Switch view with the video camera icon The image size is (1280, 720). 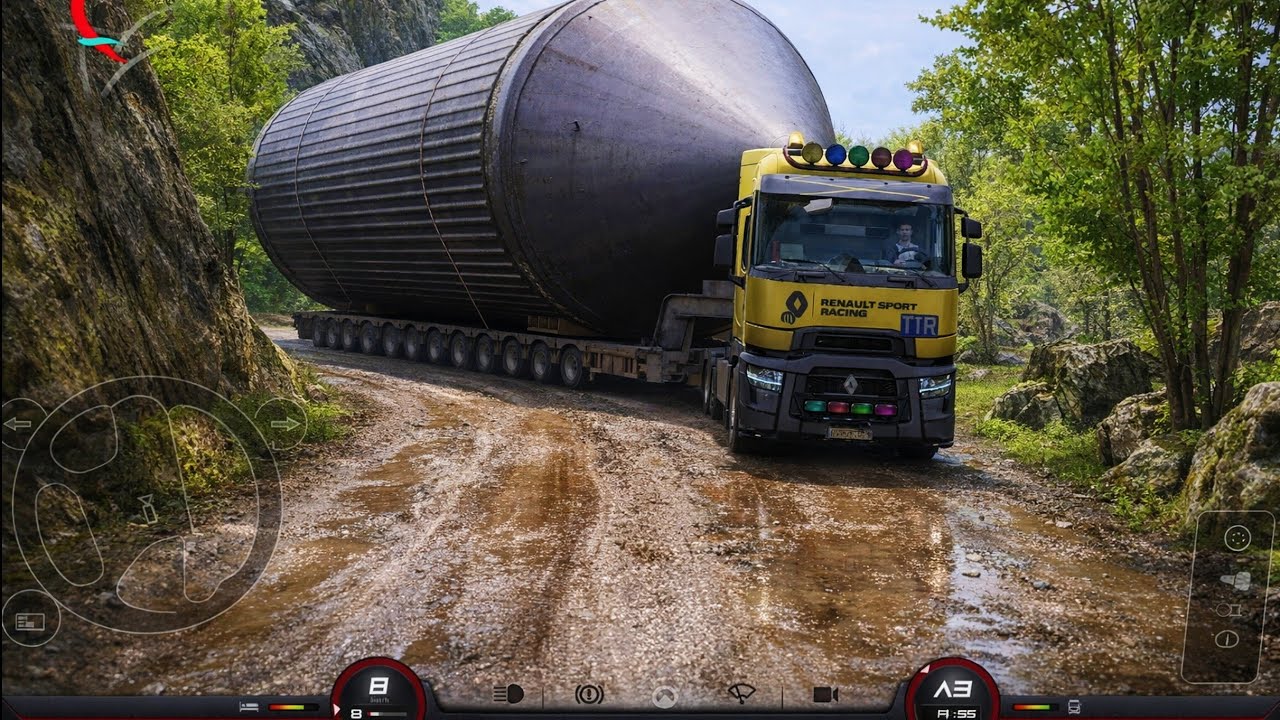pyautogui.click(x=825, y=694)
